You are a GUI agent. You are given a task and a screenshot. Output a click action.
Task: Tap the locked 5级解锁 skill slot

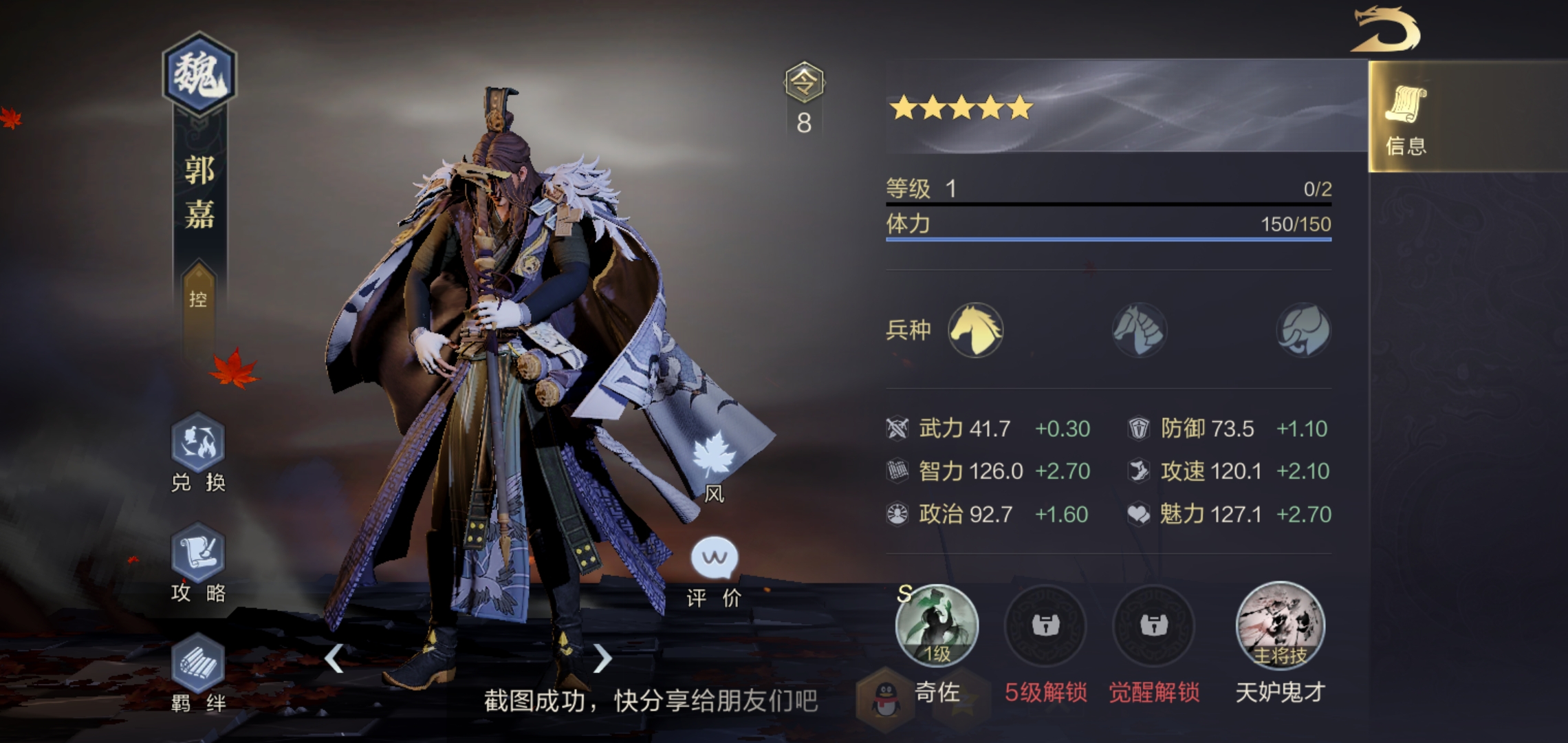tap(1045, 626)
